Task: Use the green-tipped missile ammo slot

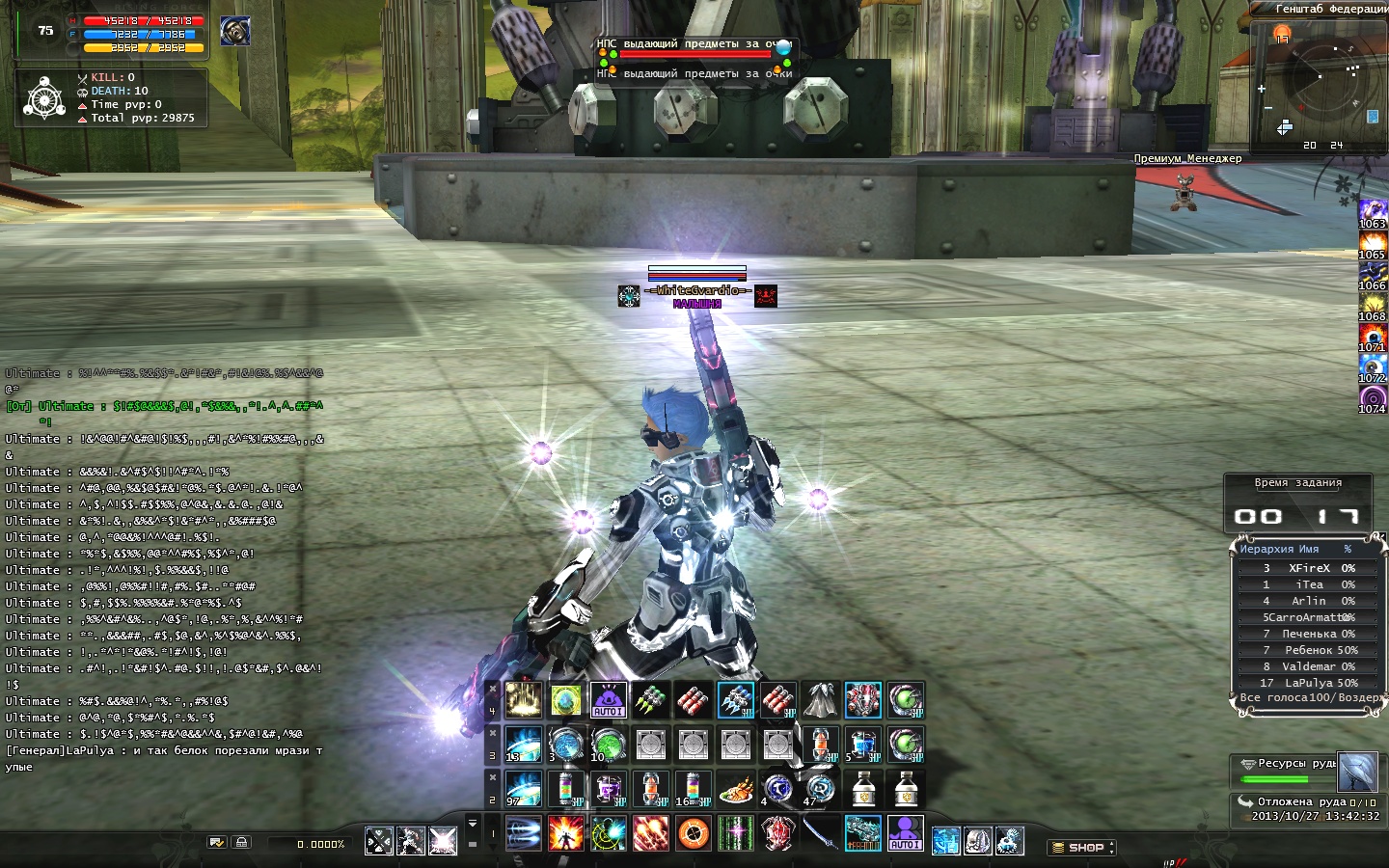Action: click(x=651, y=700)
